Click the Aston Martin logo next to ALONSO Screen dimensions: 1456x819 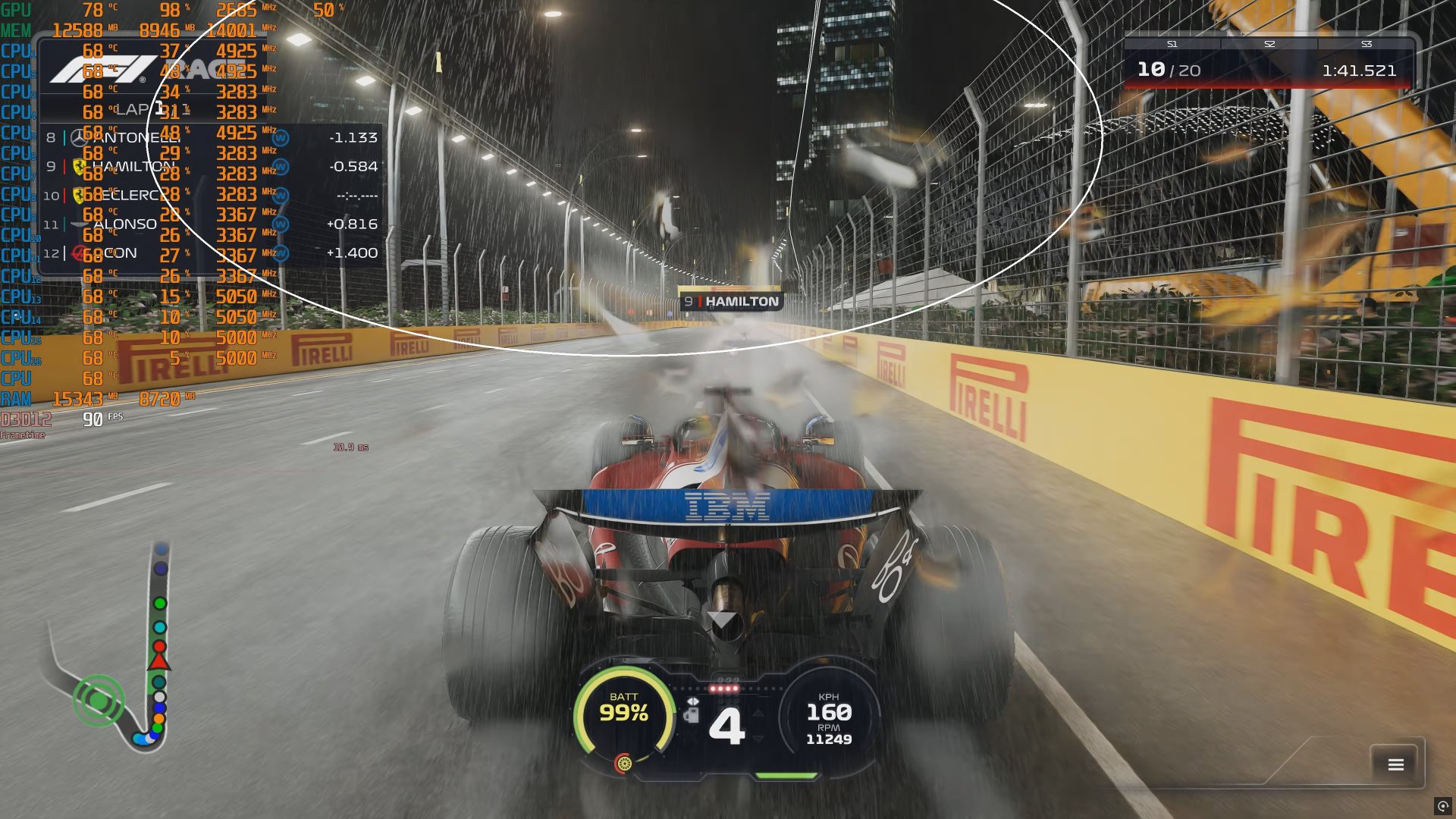click(77, 224)
